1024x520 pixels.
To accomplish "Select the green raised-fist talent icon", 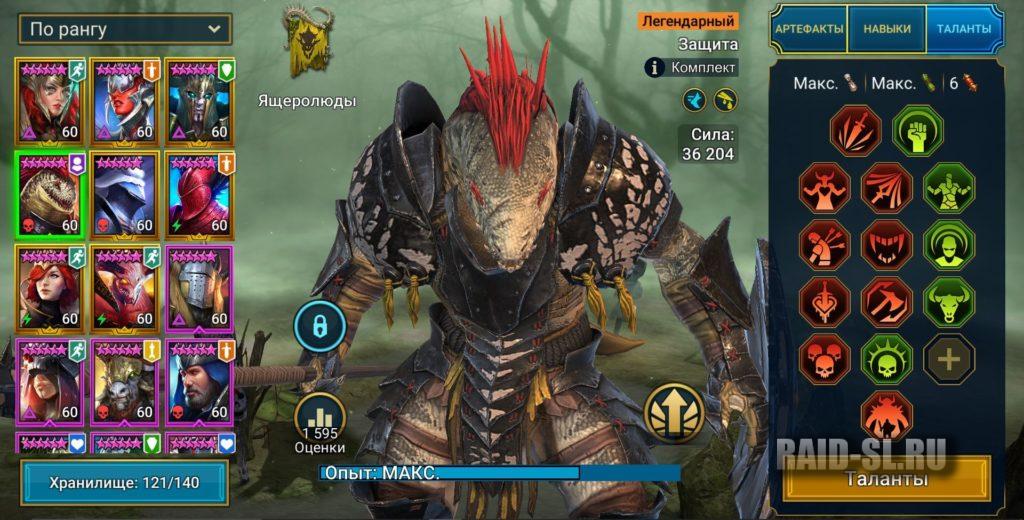I will tap(919, 132).
